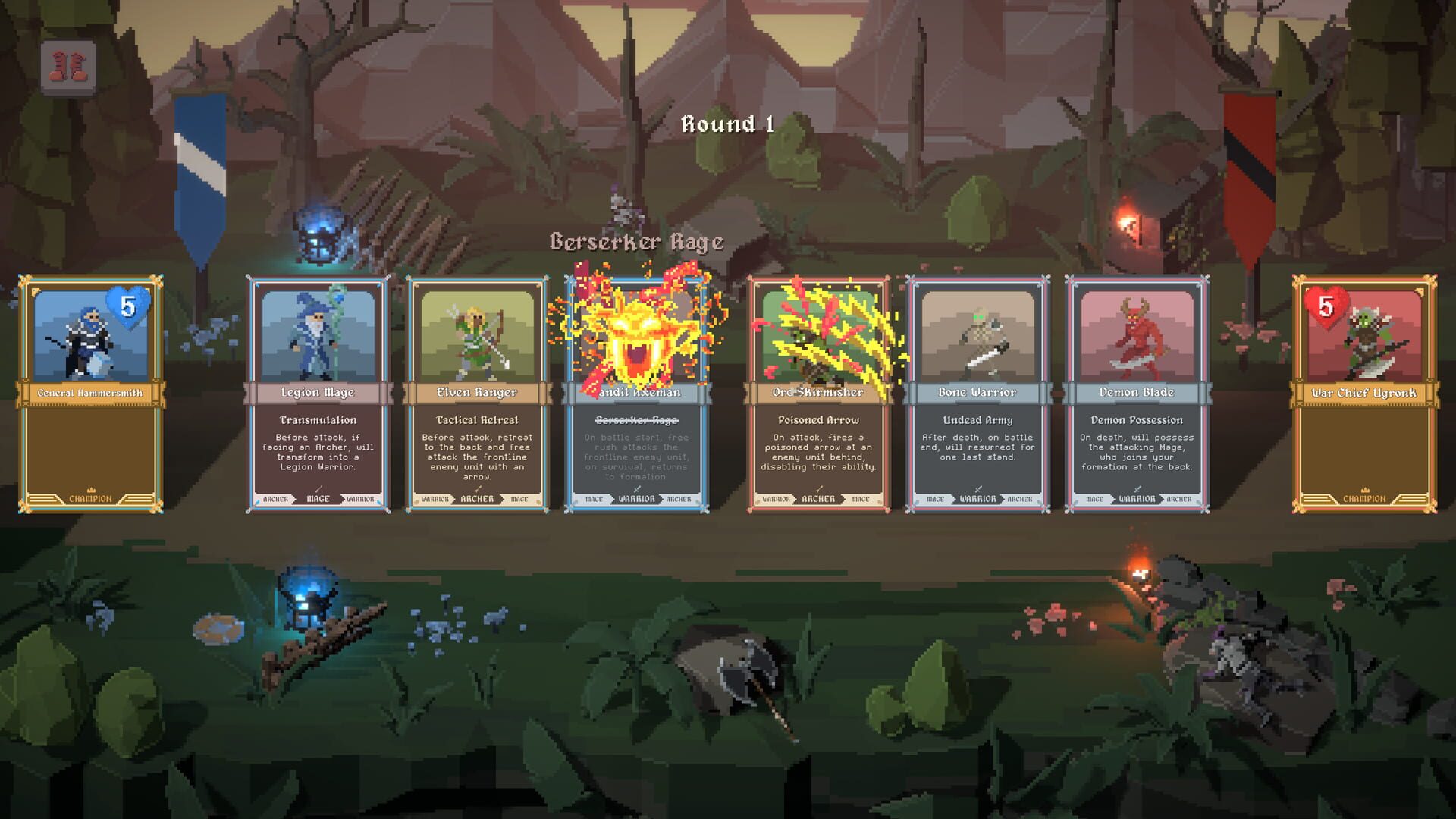Click the WARRIOR badge on Bandit Axeman card

(x=637, y=500)
